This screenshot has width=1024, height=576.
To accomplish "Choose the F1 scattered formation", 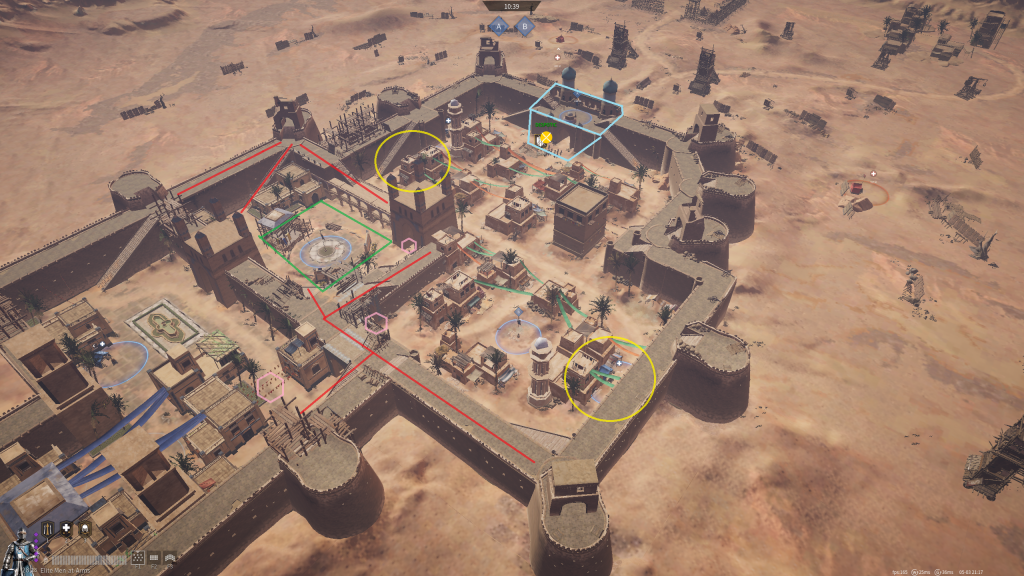I will tap(139, 557).
